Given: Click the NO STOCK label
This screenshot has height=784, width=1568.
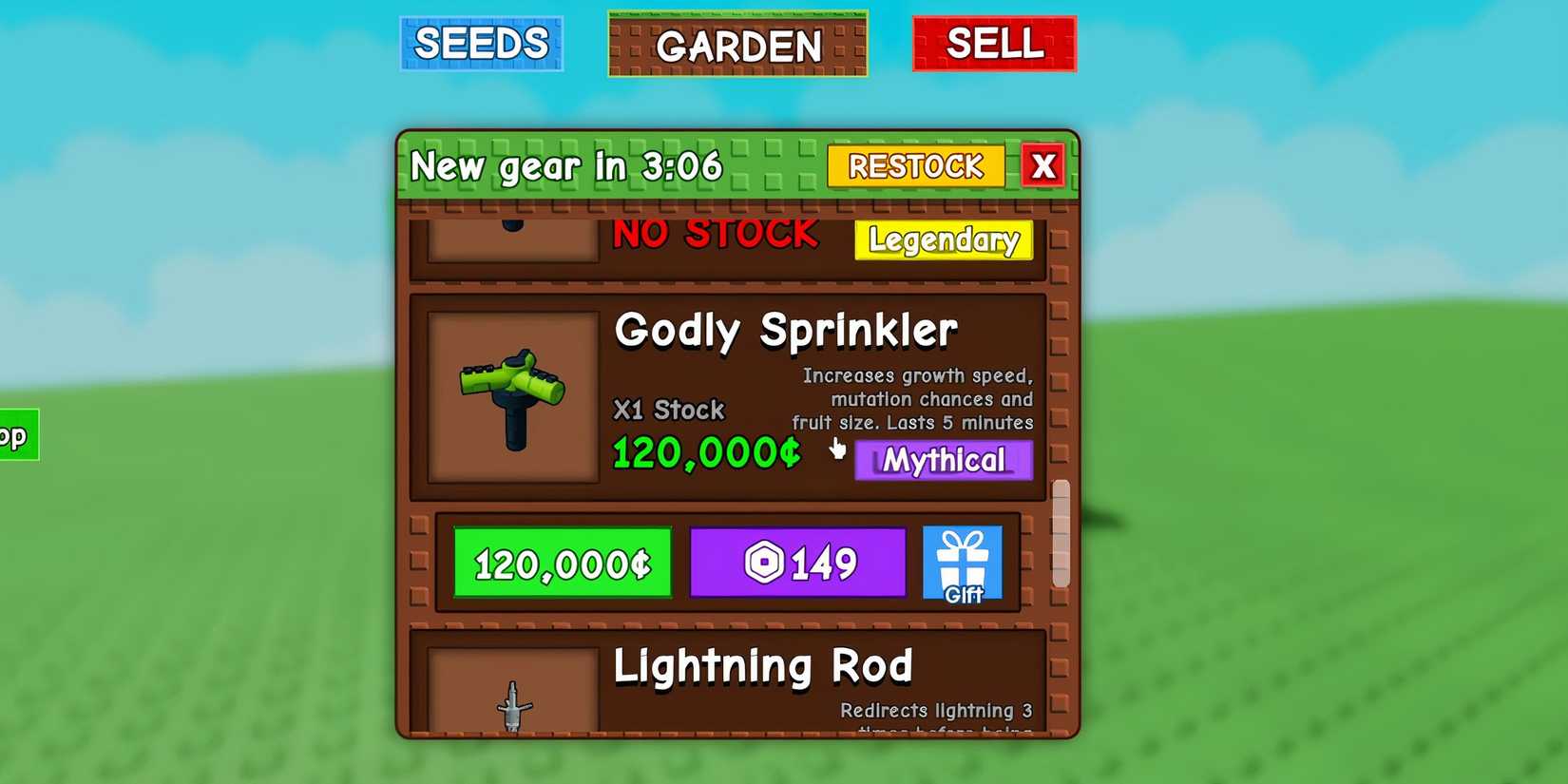Looking at the screenshot, I should 716,233.
